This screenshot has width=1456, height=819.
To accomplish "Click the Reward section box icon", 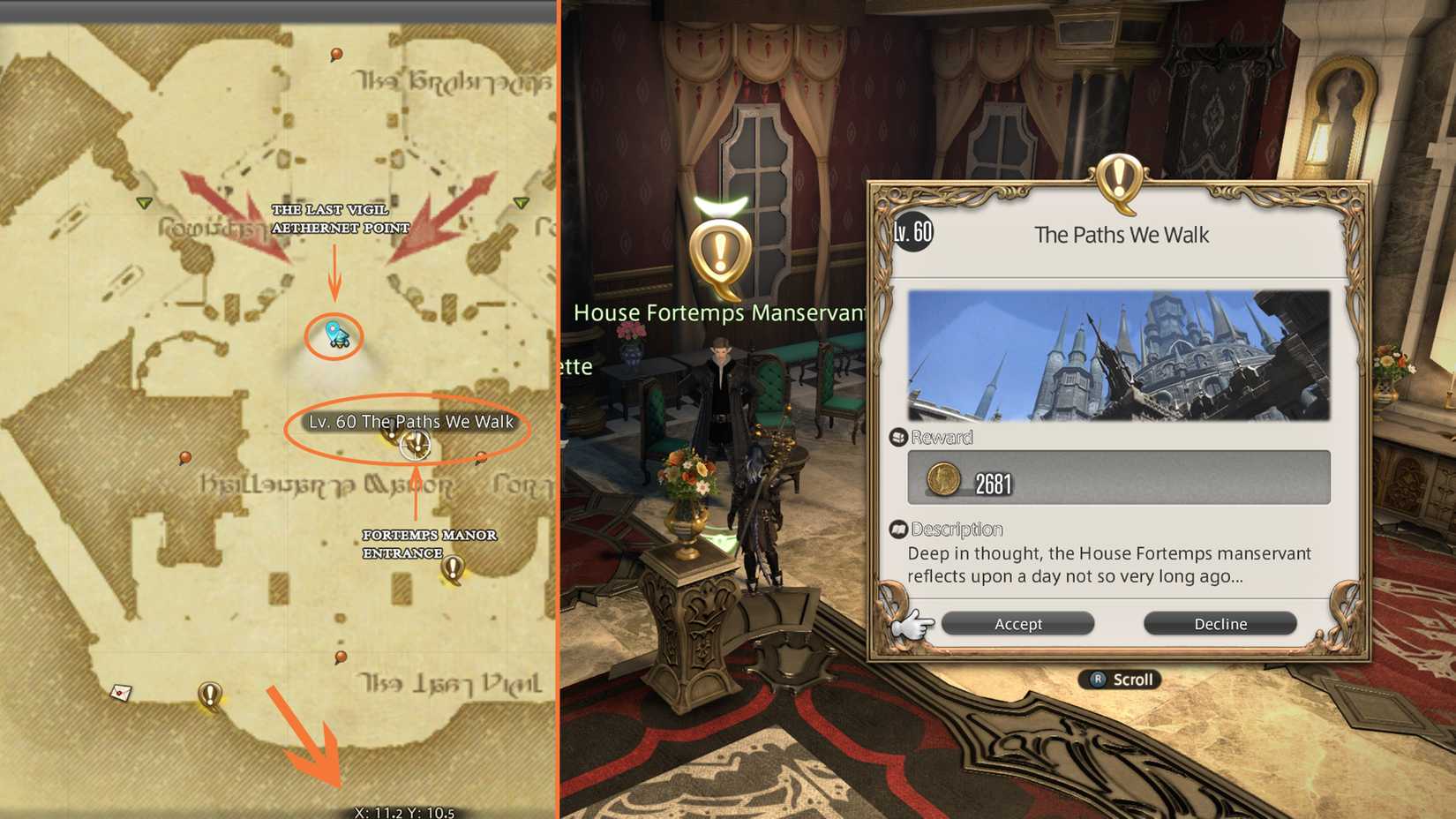I will pyautogui.click(x=899, y=436).
